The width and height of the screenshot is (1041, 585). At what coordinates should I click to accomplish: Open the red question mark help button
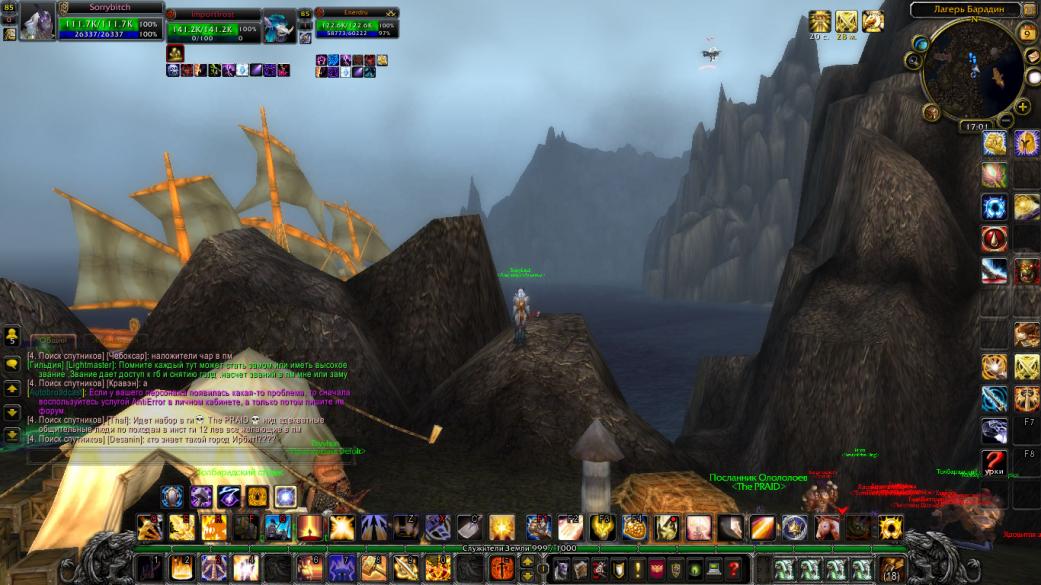click(733, 568)
